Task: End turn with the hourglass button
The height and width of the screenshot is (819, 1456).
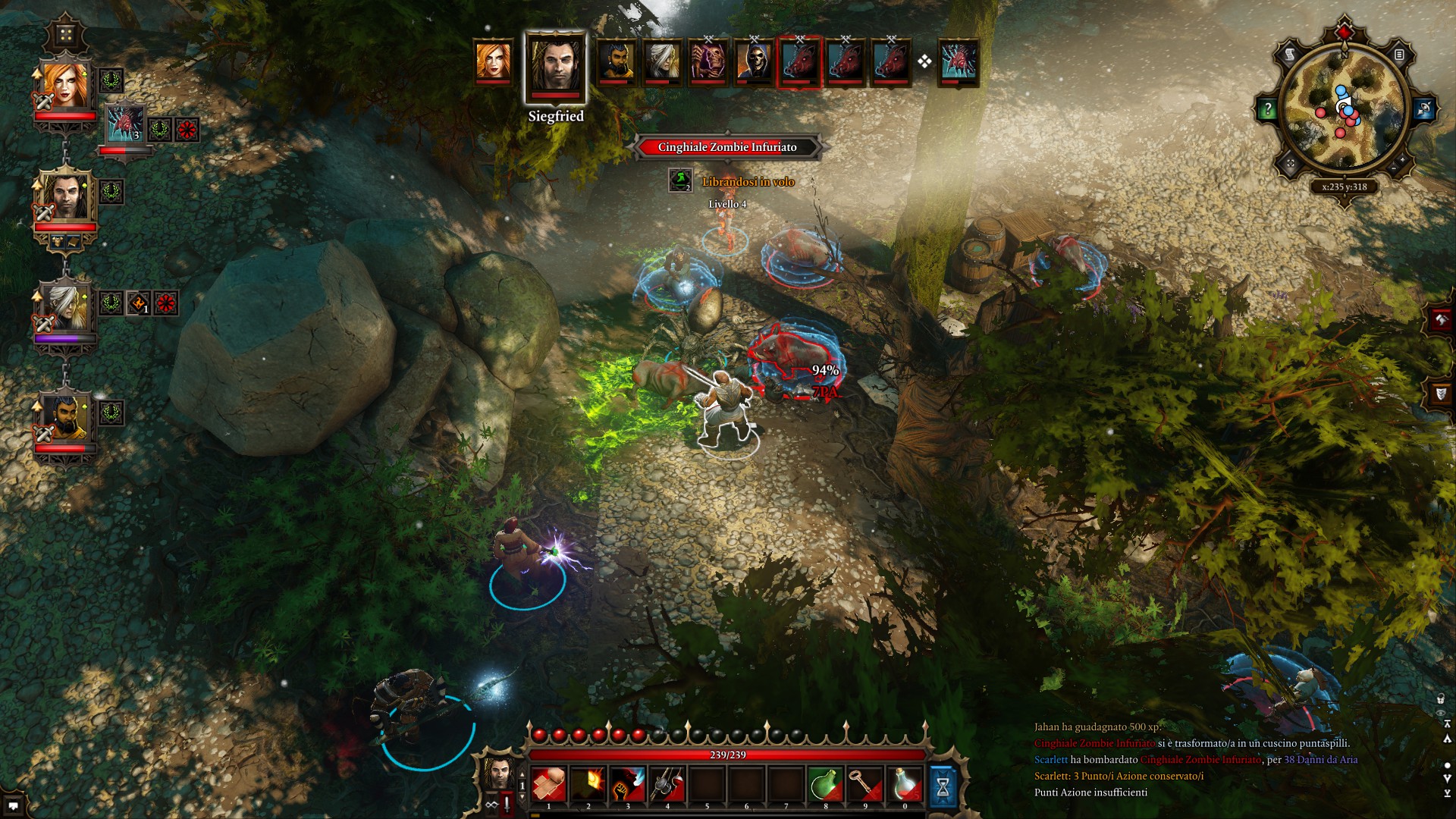Action: tap(943, 785)
